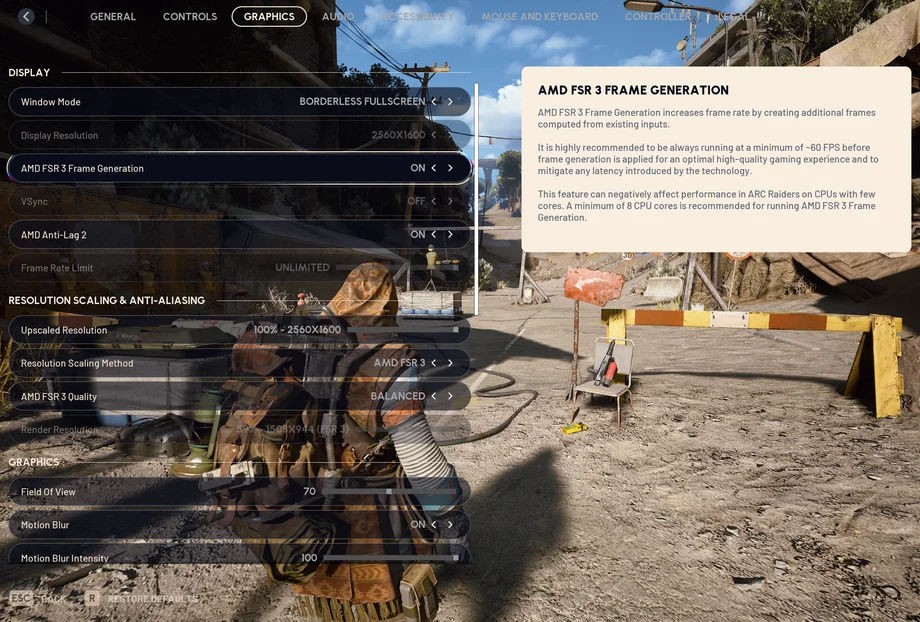The height and width of the screenshot is (622, 920).
Task: Click the Field Of View slider
Action: click(x=390, y=492)
